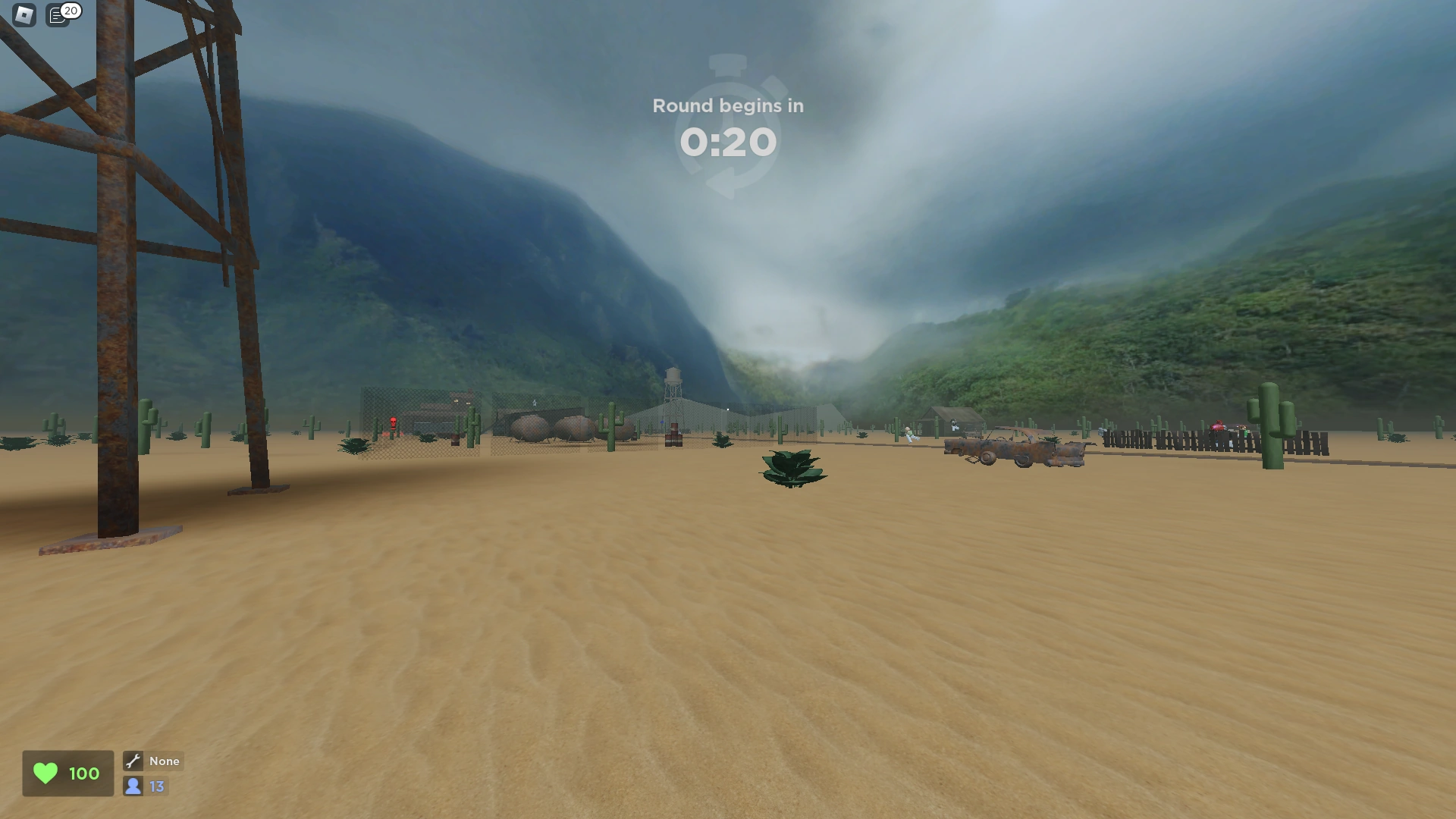This screenshot has height=819, width=1456.
Task: Click the player count number 13
Action: point(156,786)
